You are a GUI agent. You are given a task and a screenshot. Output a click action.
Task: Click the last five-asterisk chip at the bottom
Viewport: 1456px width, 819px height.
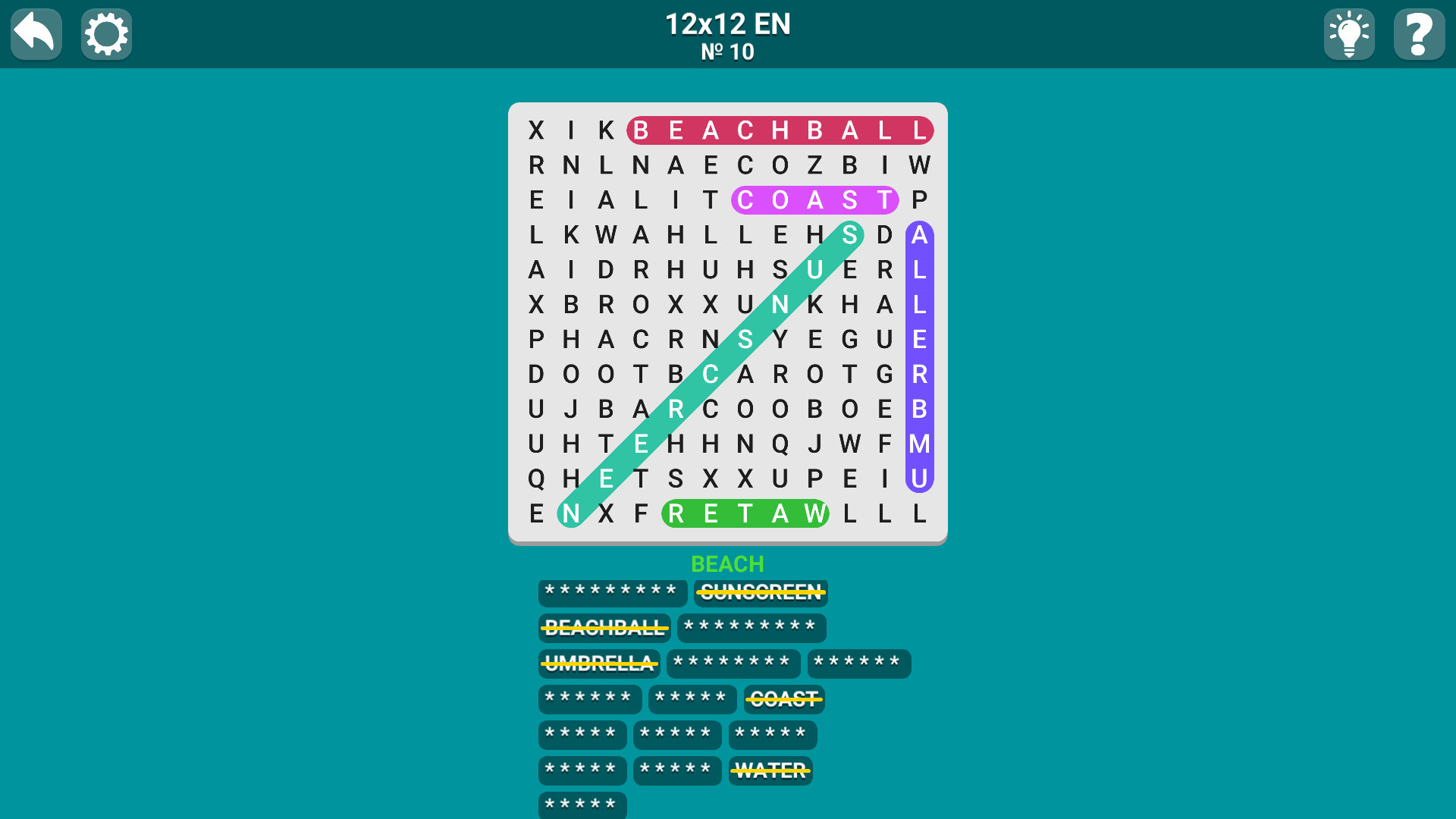[582, 805]
